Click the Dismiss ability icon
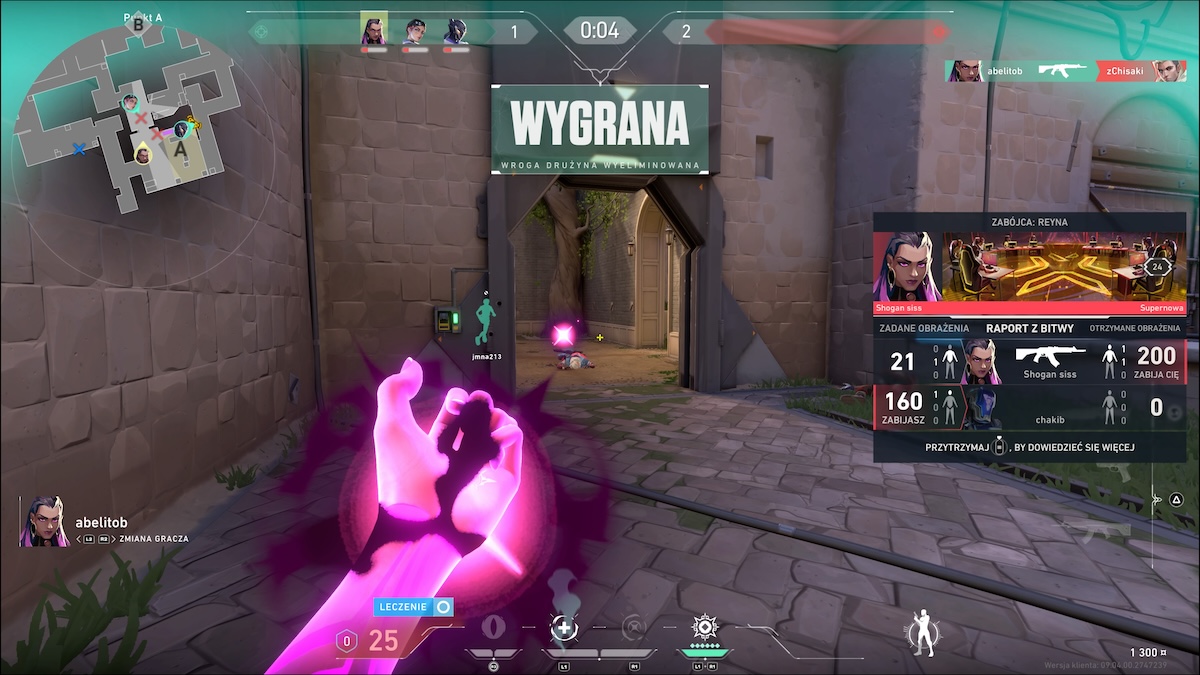 point(634,628)
